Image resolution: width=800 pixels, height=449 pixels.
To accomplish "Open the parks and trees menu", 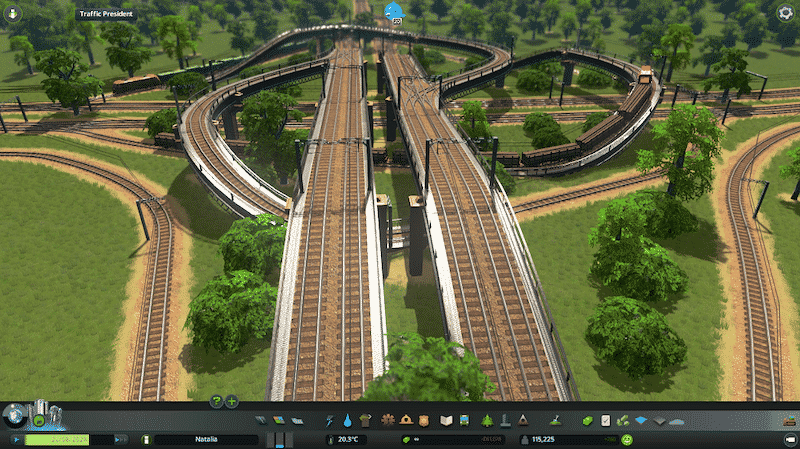I will pos(486,420).
